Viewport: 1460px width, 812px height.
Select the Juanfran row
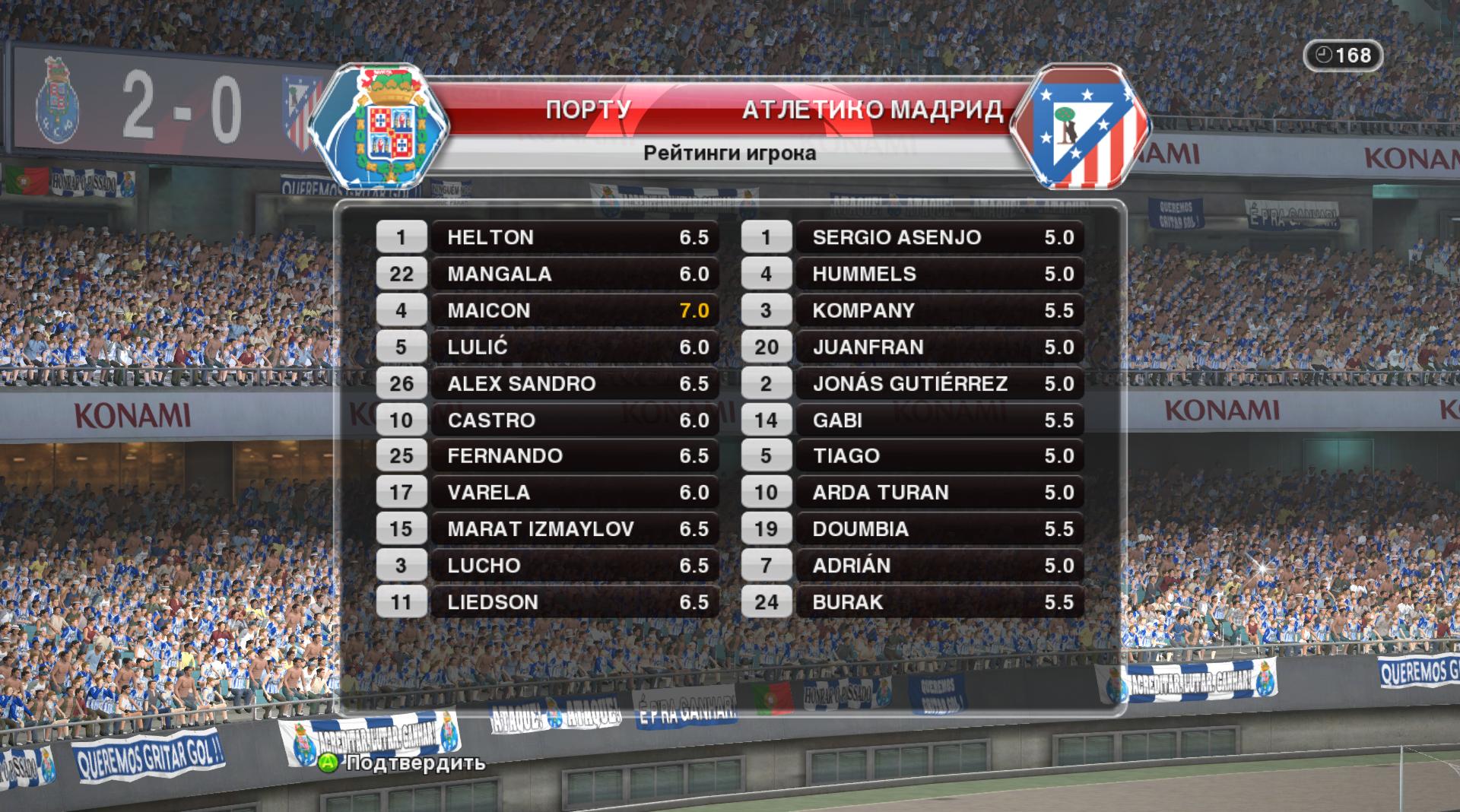point(939,347)
